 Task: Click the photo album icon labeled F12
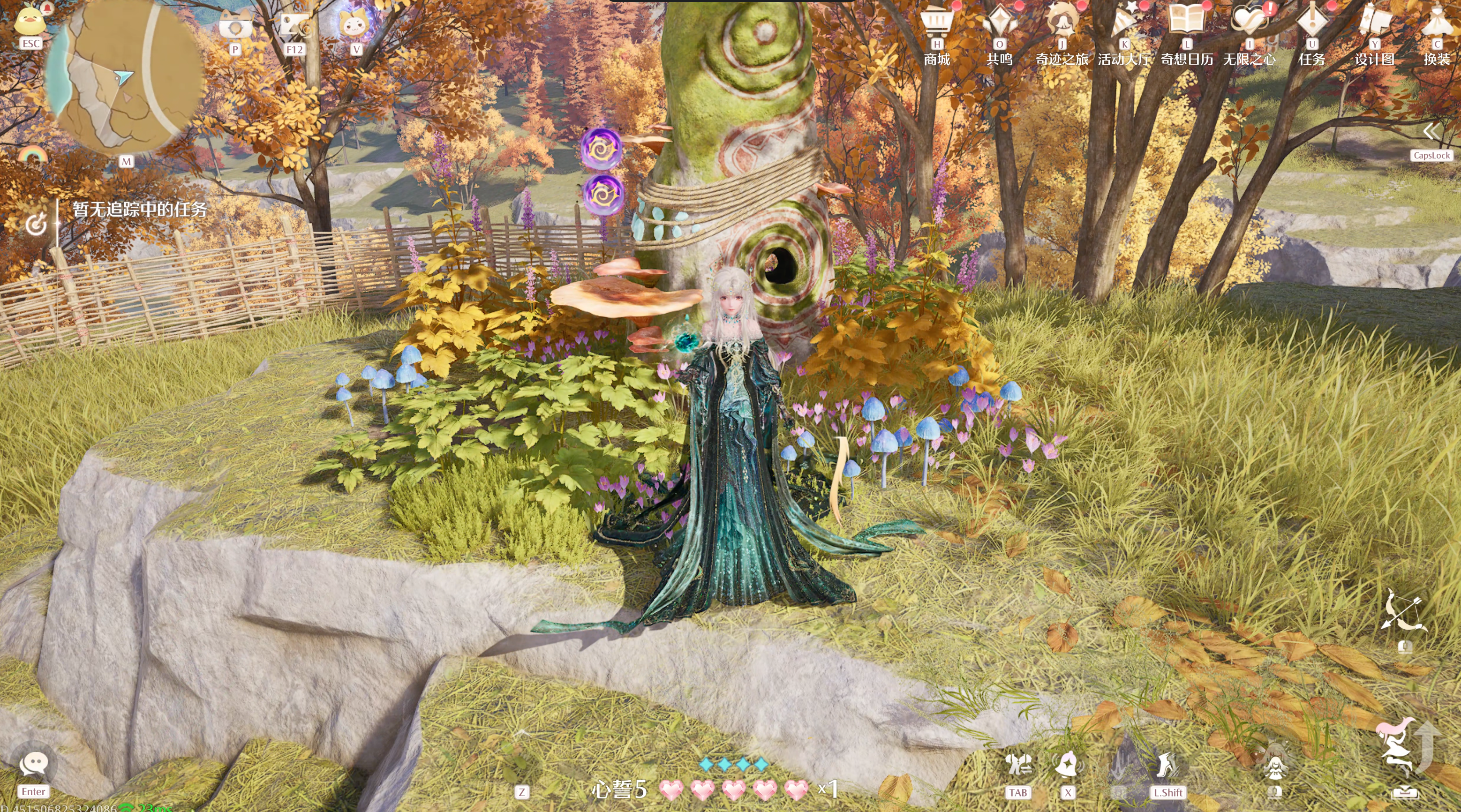pyautogui.click(x=294, y=26)
